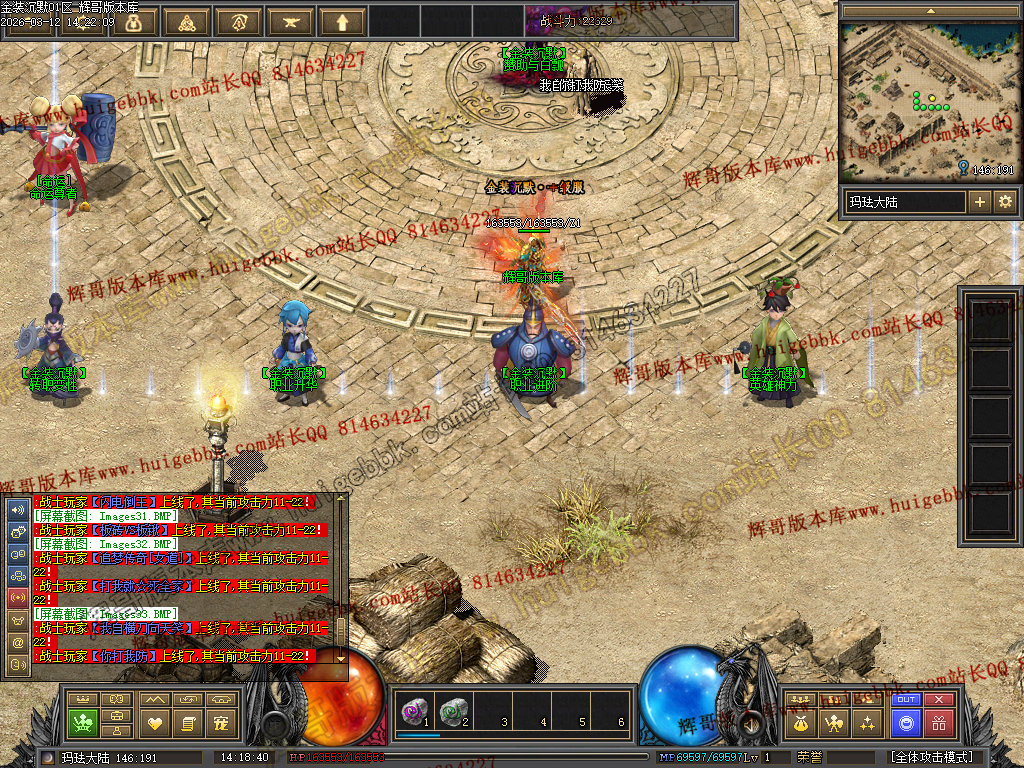Click the speaker chat channel button

17,509
